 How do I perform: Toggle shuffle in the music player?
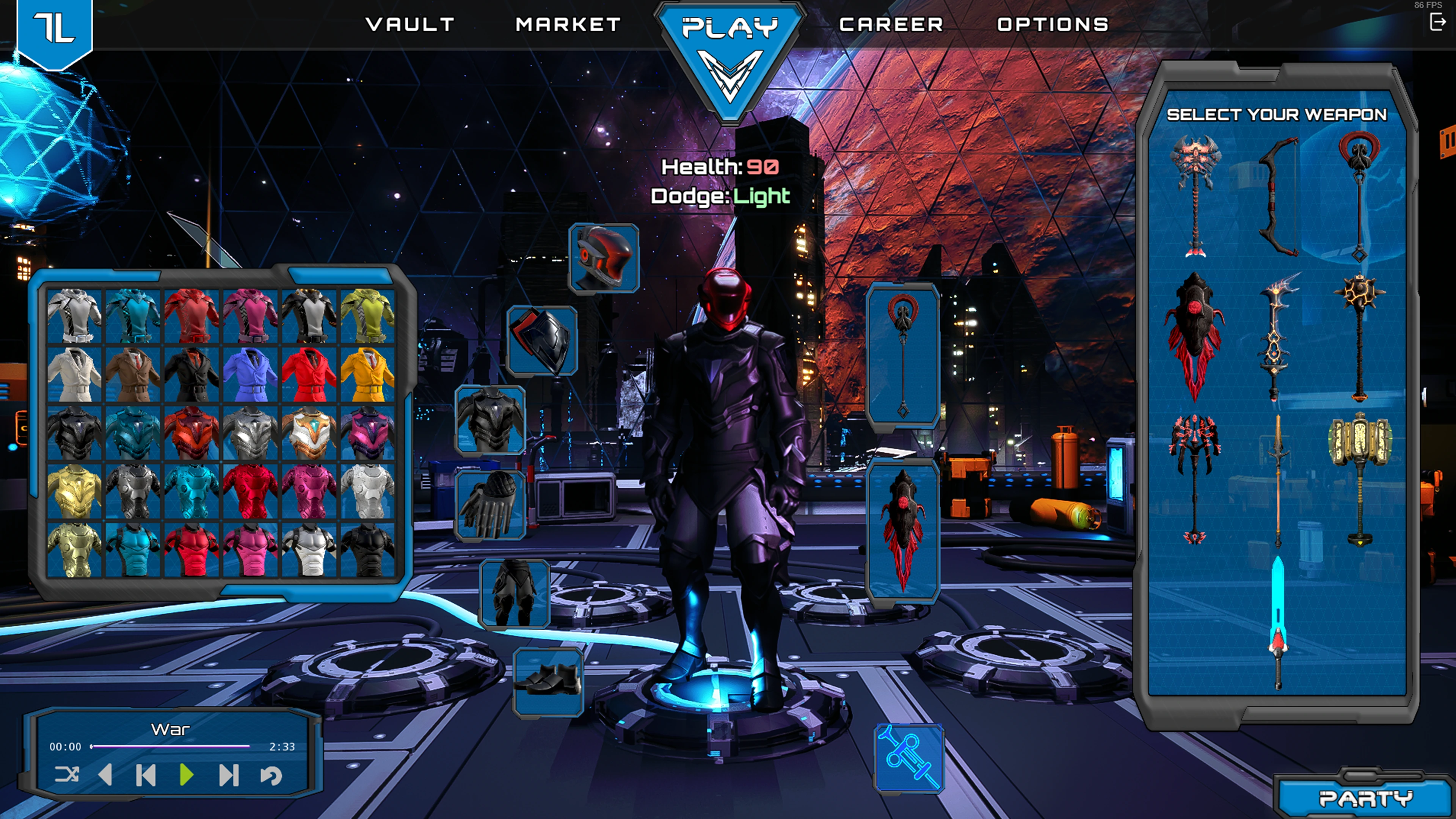tap(67, 774)
